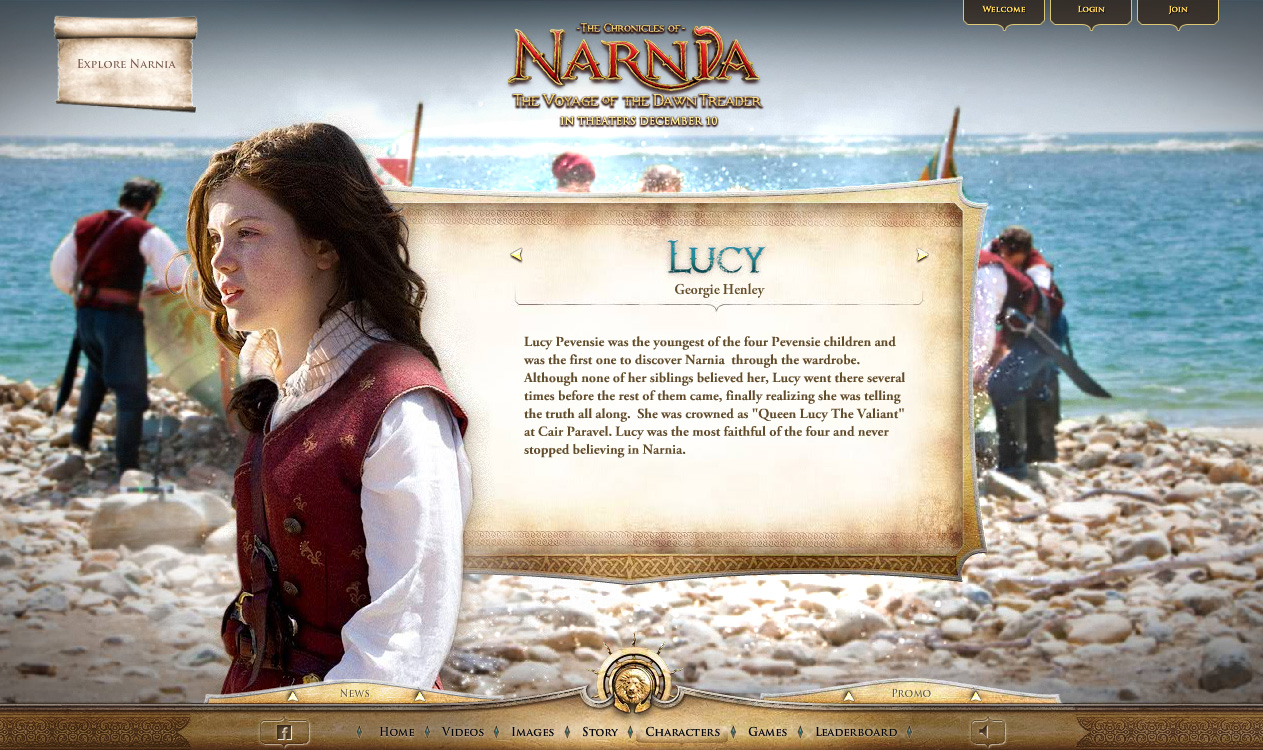Expand the News panel
The width and height of the screenshot is (1263, 750).
click(355, 693)
